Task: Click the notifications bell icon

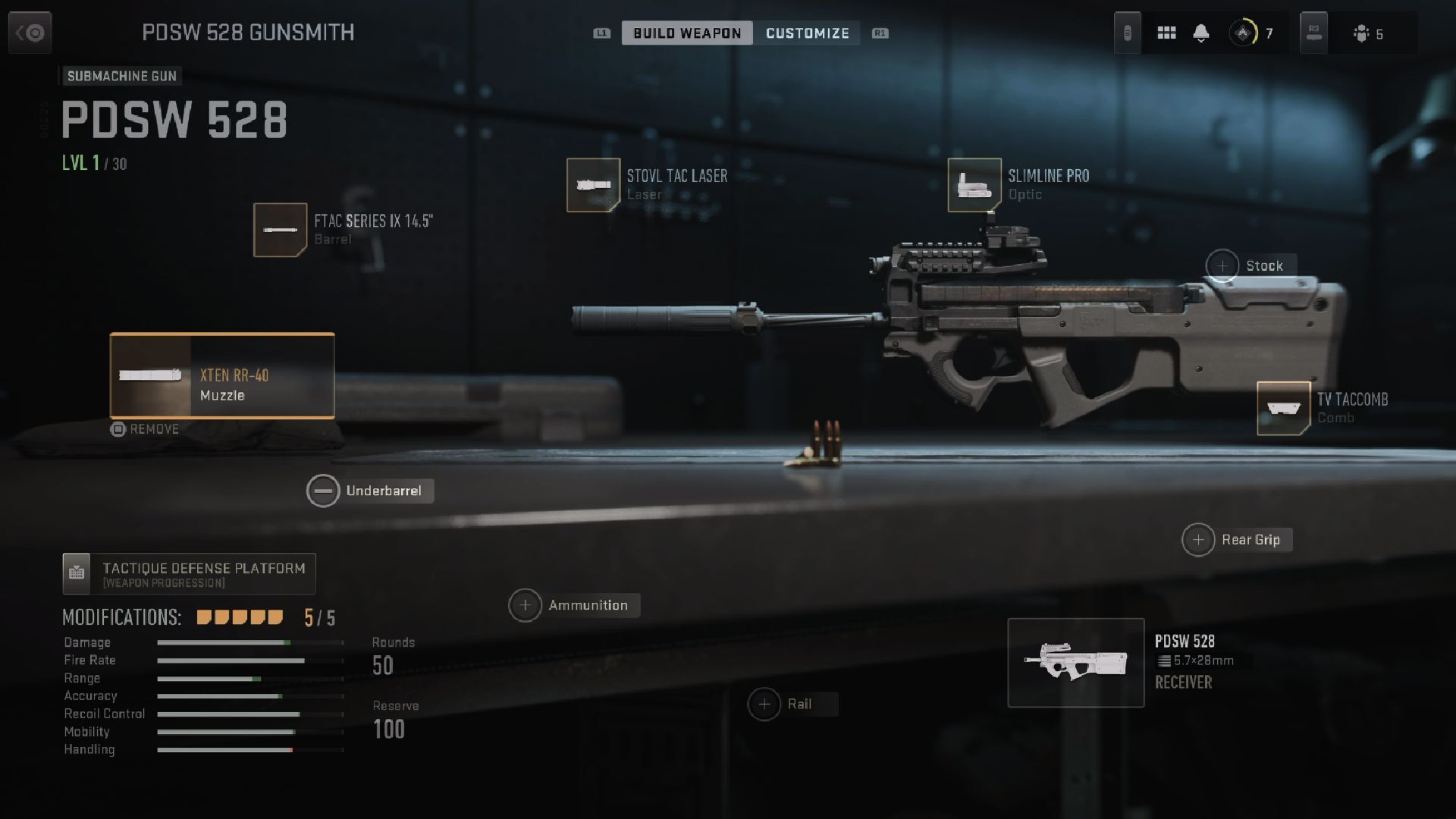Action: point(1201,33)
